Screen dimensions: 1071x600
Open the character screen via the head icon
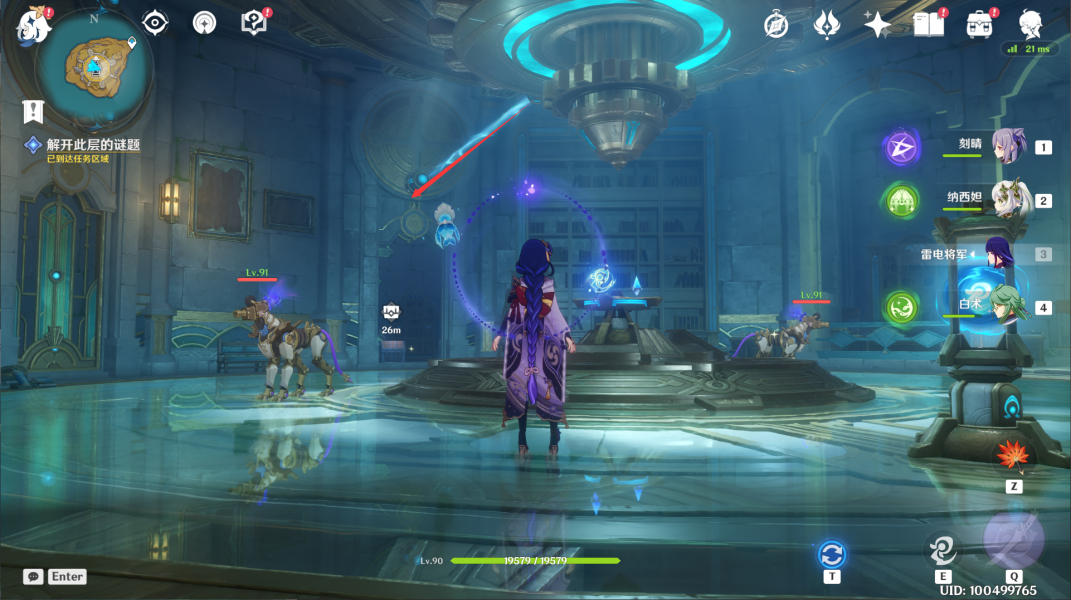click(1030, 24)
